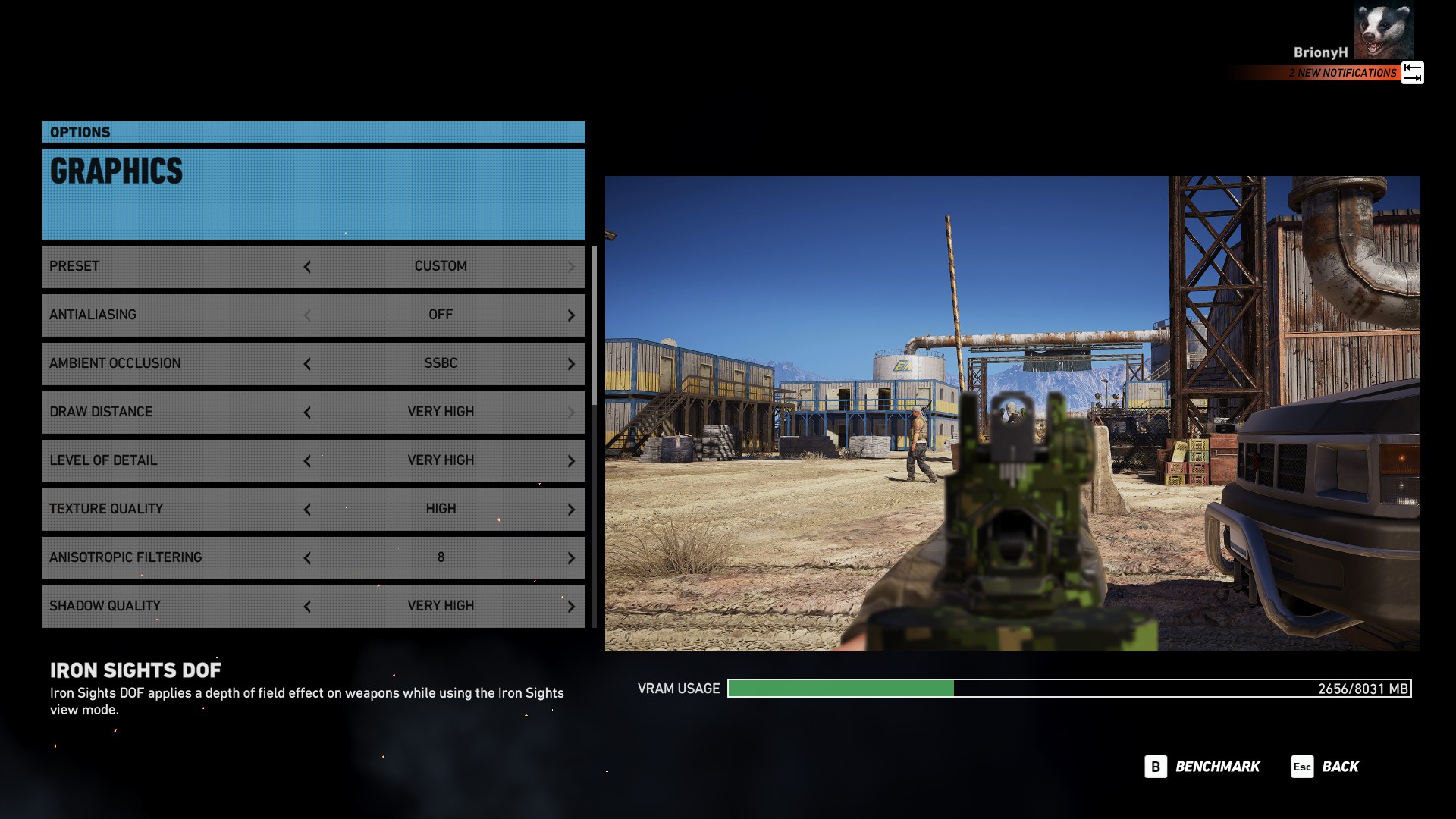Click the graphics options list scrollbar
Screen dimensions: 1456x819
tap(595, 326)
